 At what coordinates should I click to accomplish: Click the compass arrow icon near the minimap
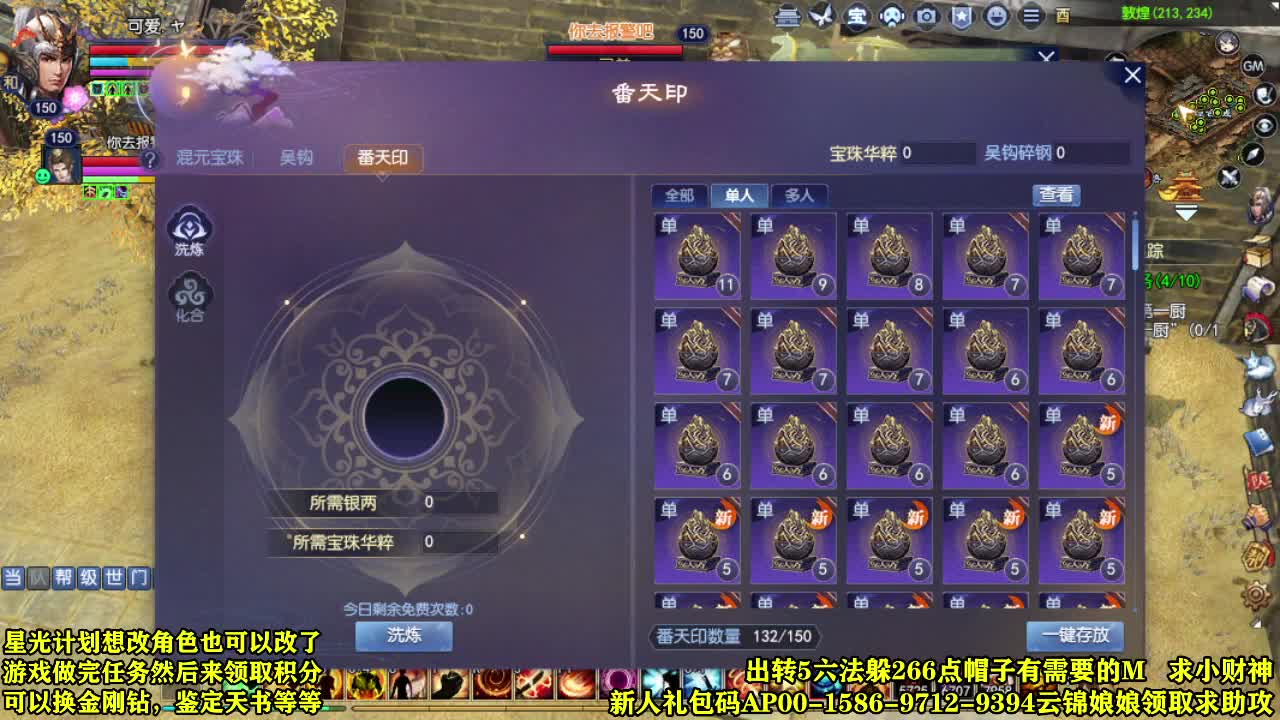pyautogui.click(x=1252, y=156)
